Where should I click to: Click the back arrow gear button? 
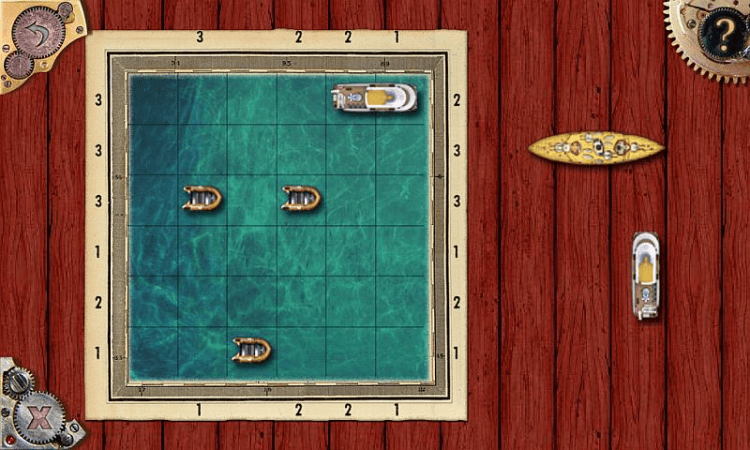pyautogui.click(x=37, y=31)
